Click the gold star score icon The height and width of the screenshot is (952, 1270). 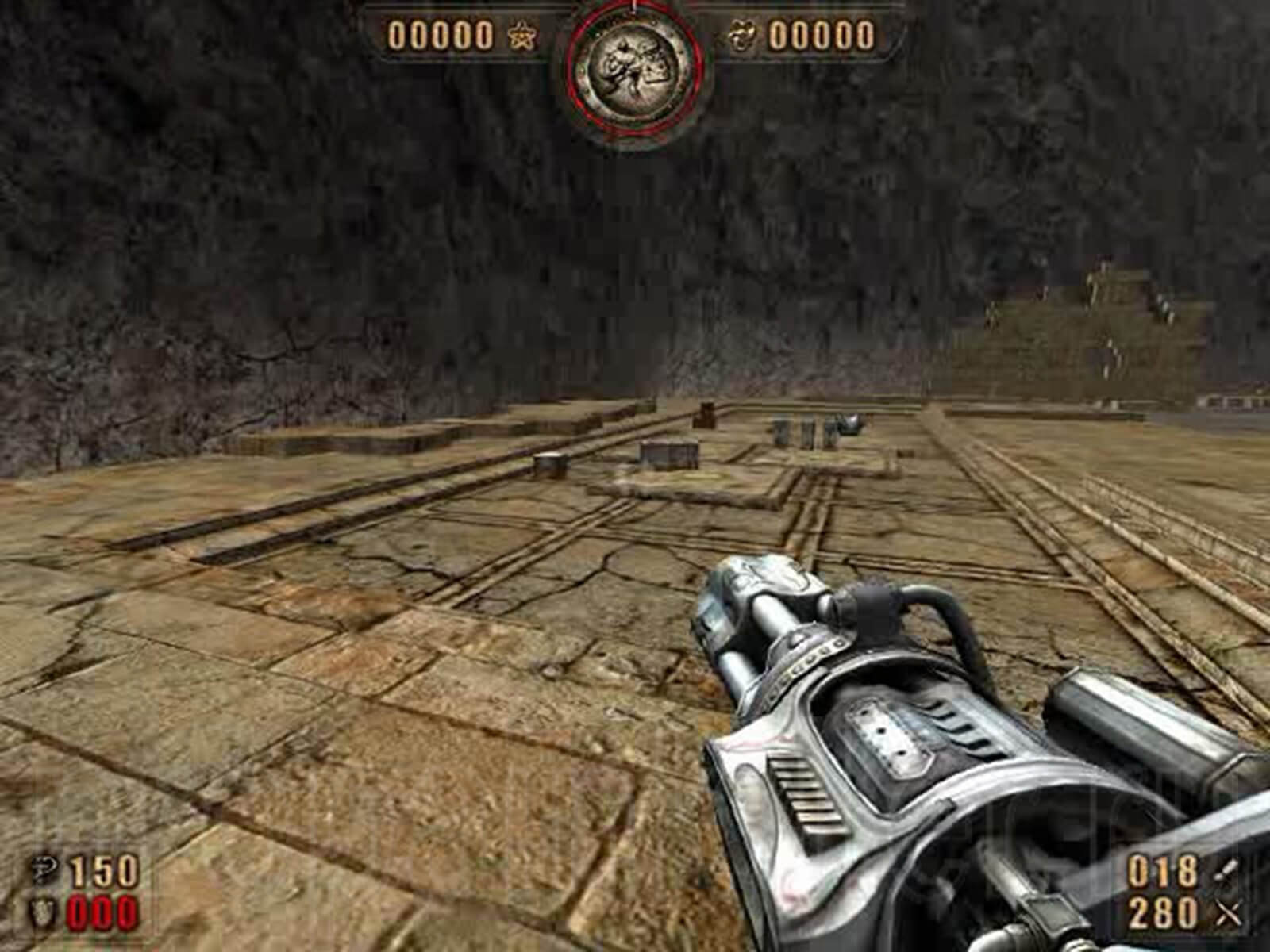click(521, 36)
